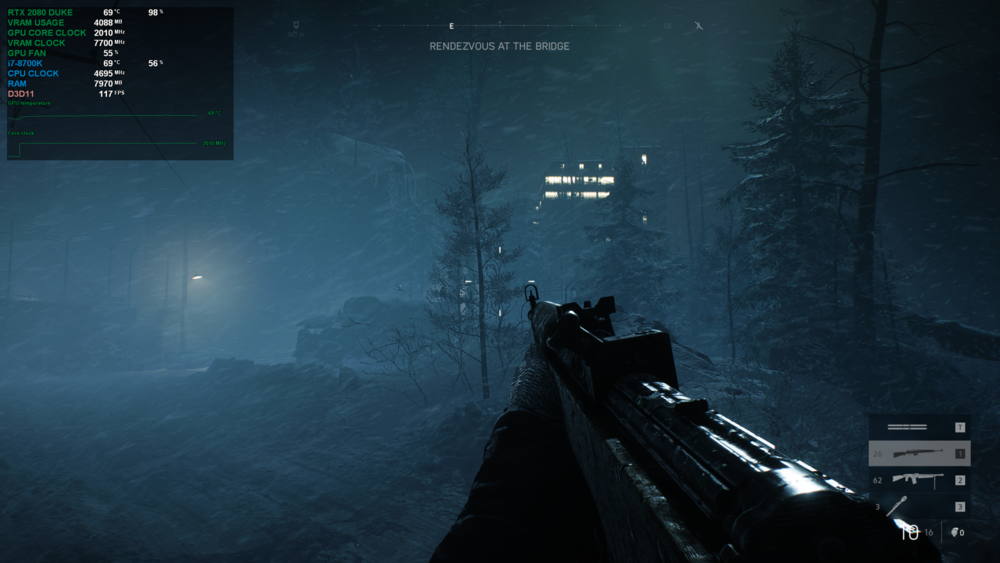Select the semi-auto rifle weapon slot
The height and width of the screenshot is (563, 1000).
click(918, 454)
